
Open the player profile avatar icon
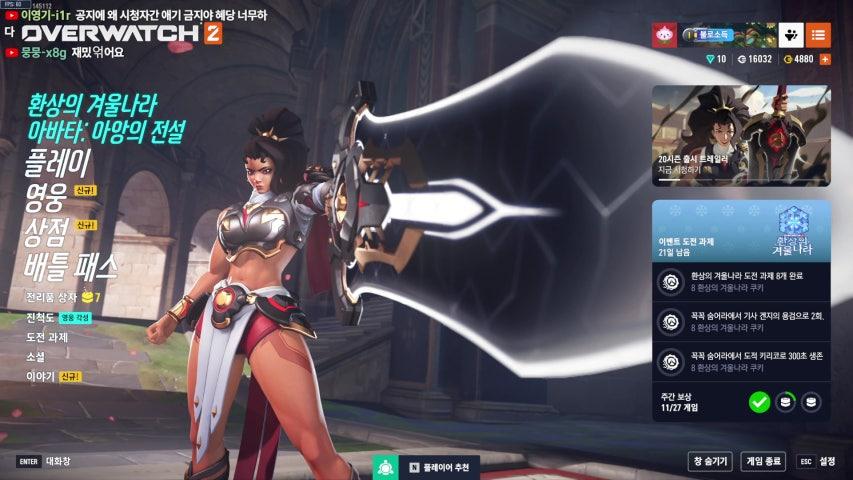point(665,35)
